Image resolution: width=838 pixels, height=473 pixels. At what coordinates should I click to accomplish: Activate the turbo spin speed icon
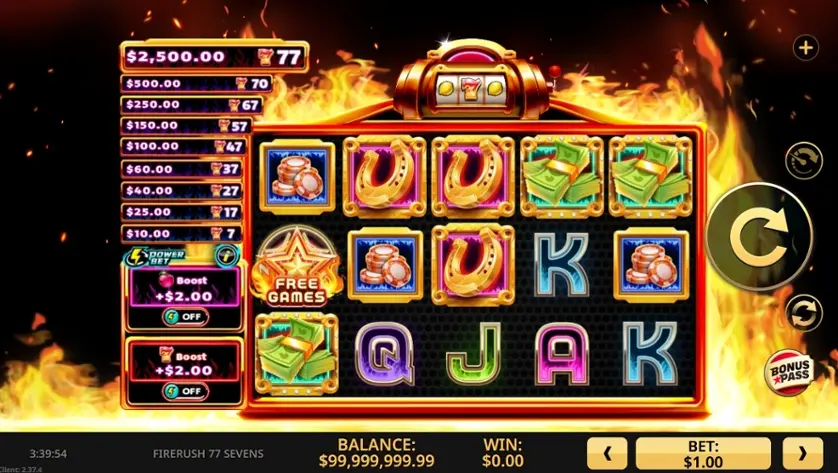[803, 160]
